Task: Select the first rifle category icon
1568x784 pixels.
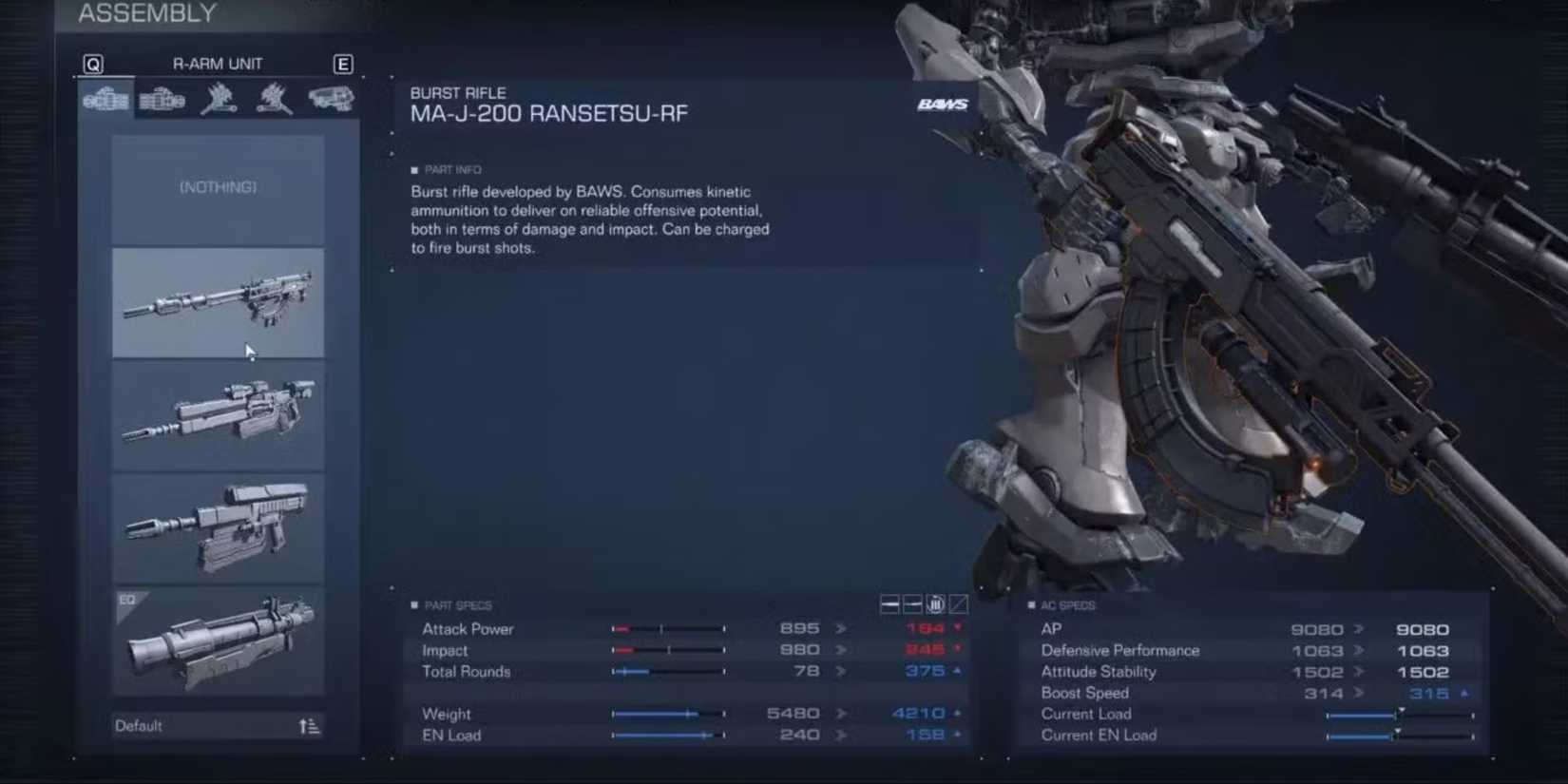Action: pyautogui.click(x=105, y=100)
